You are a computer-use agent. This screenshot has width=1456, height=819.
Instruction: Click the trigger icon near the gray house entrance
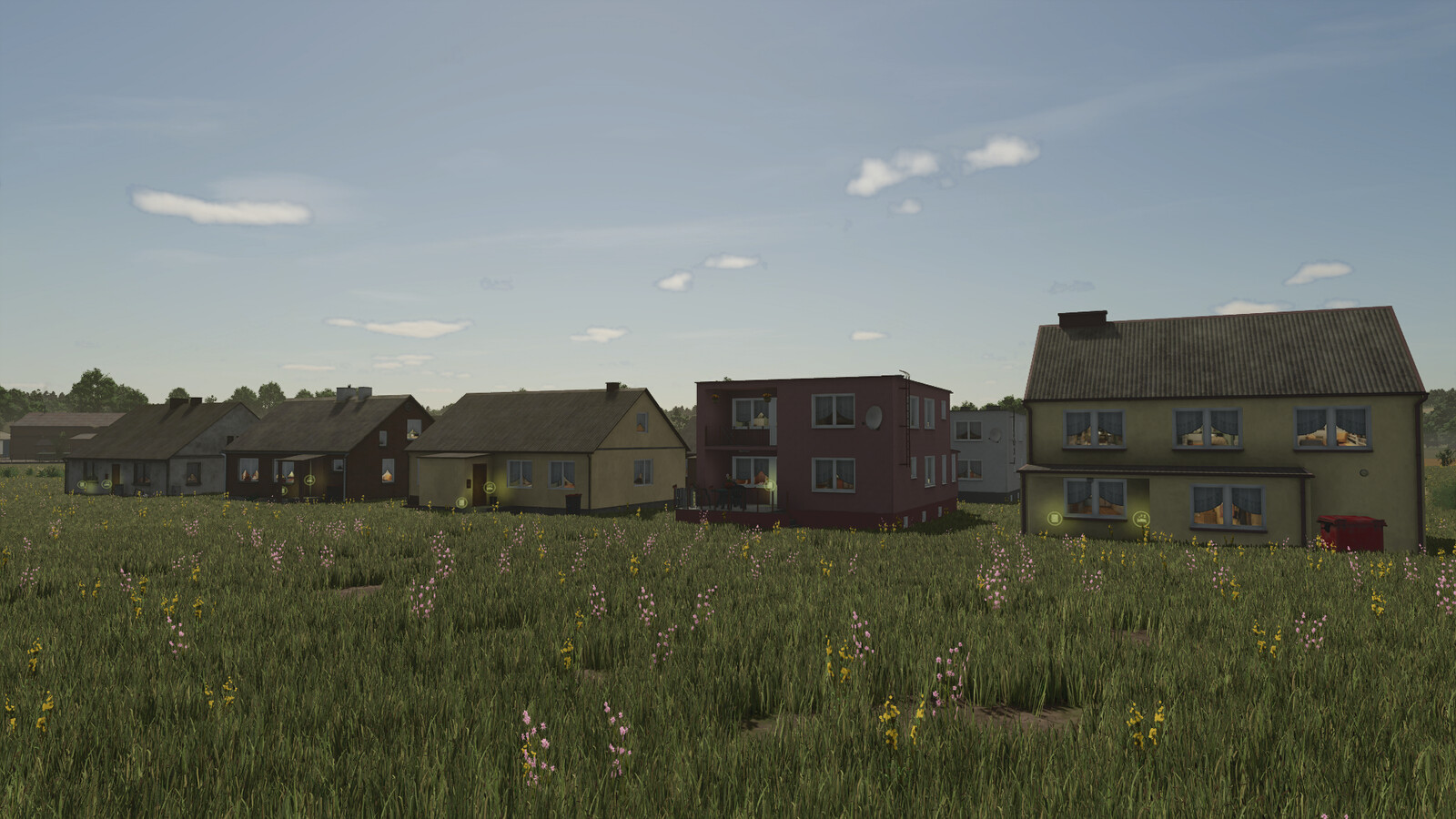82,484
